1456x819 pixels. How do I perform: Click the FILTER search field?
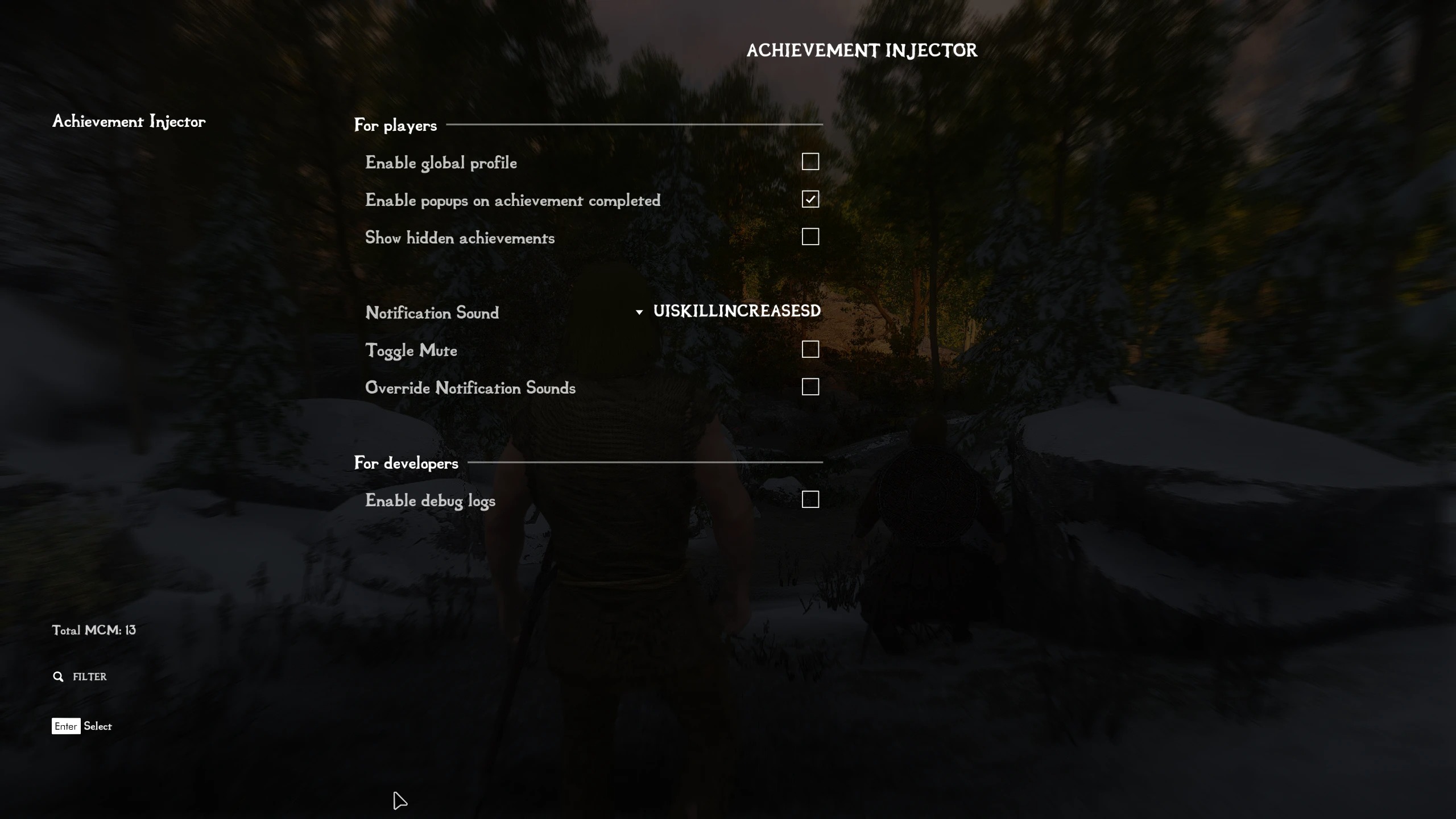click(89, 677)
